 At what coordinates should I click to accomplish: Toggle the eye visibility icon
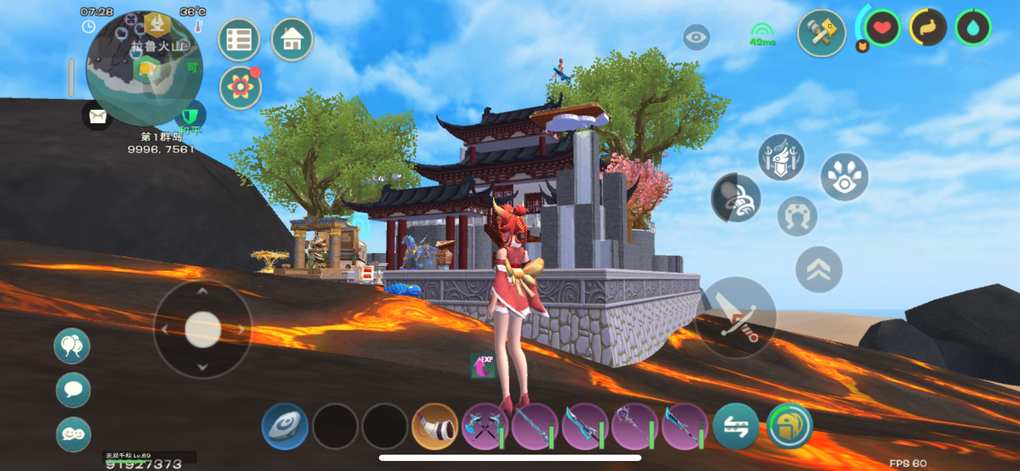(696, 38)
